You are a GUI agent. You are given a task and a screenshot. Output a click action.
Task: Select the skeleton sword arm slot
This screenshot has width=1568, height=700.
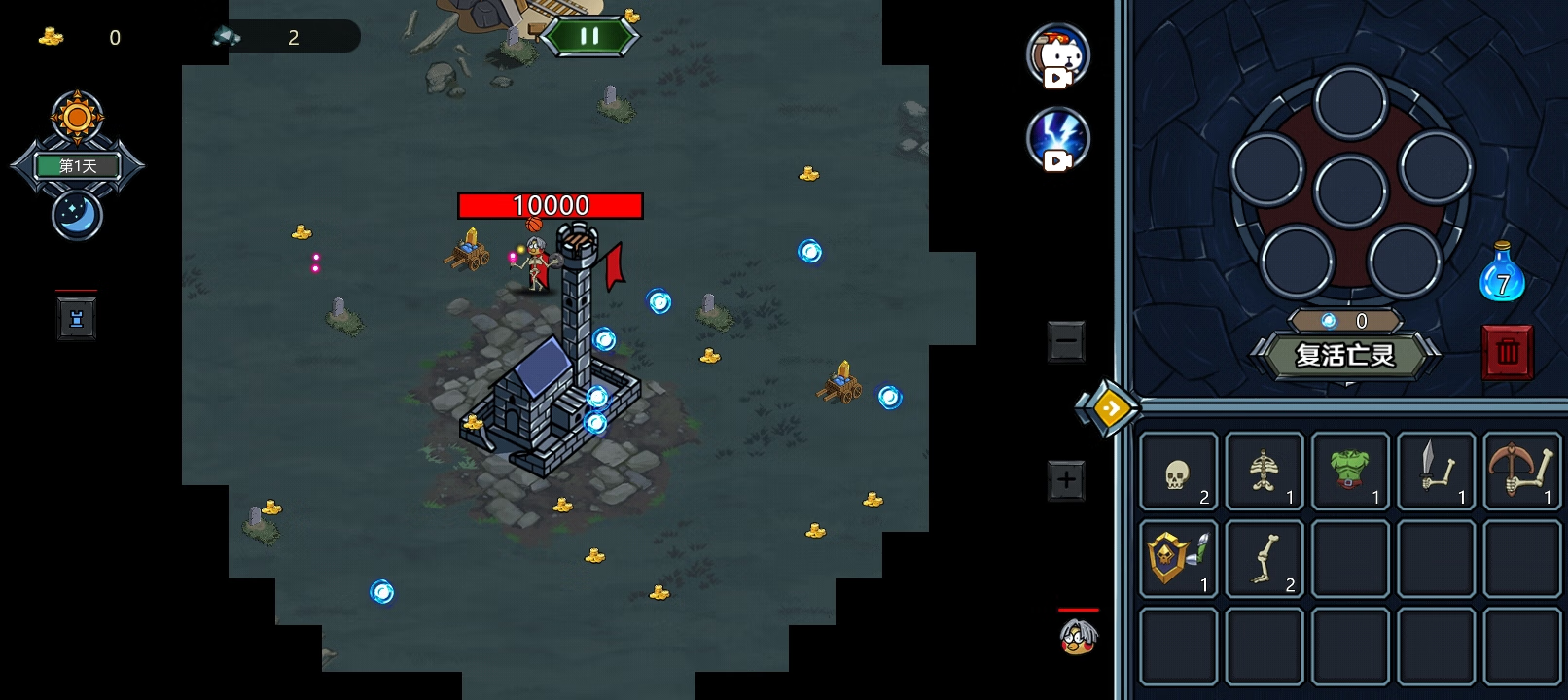tap(1436, 472)
